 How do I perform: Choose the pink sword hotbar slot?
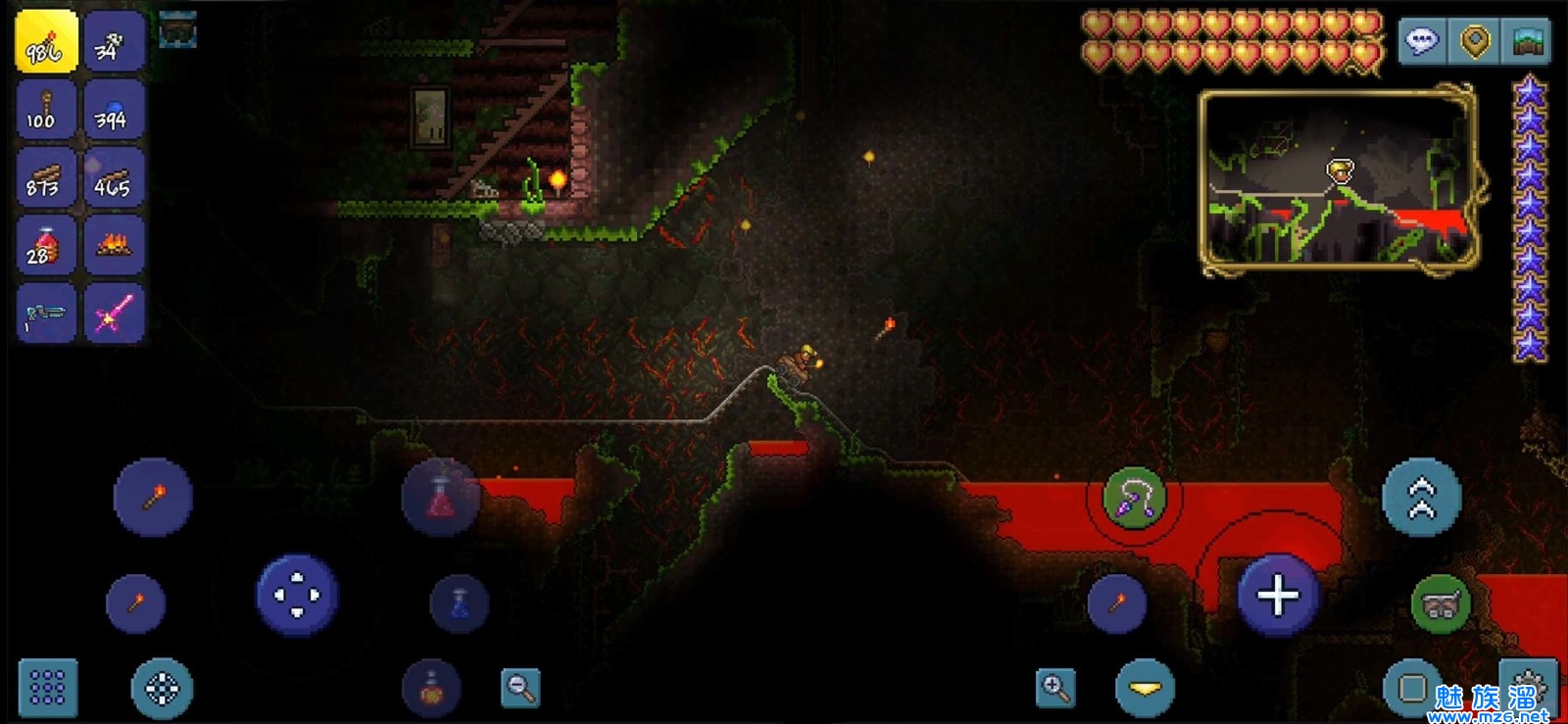pyautogui.click(x=114, y=314)
